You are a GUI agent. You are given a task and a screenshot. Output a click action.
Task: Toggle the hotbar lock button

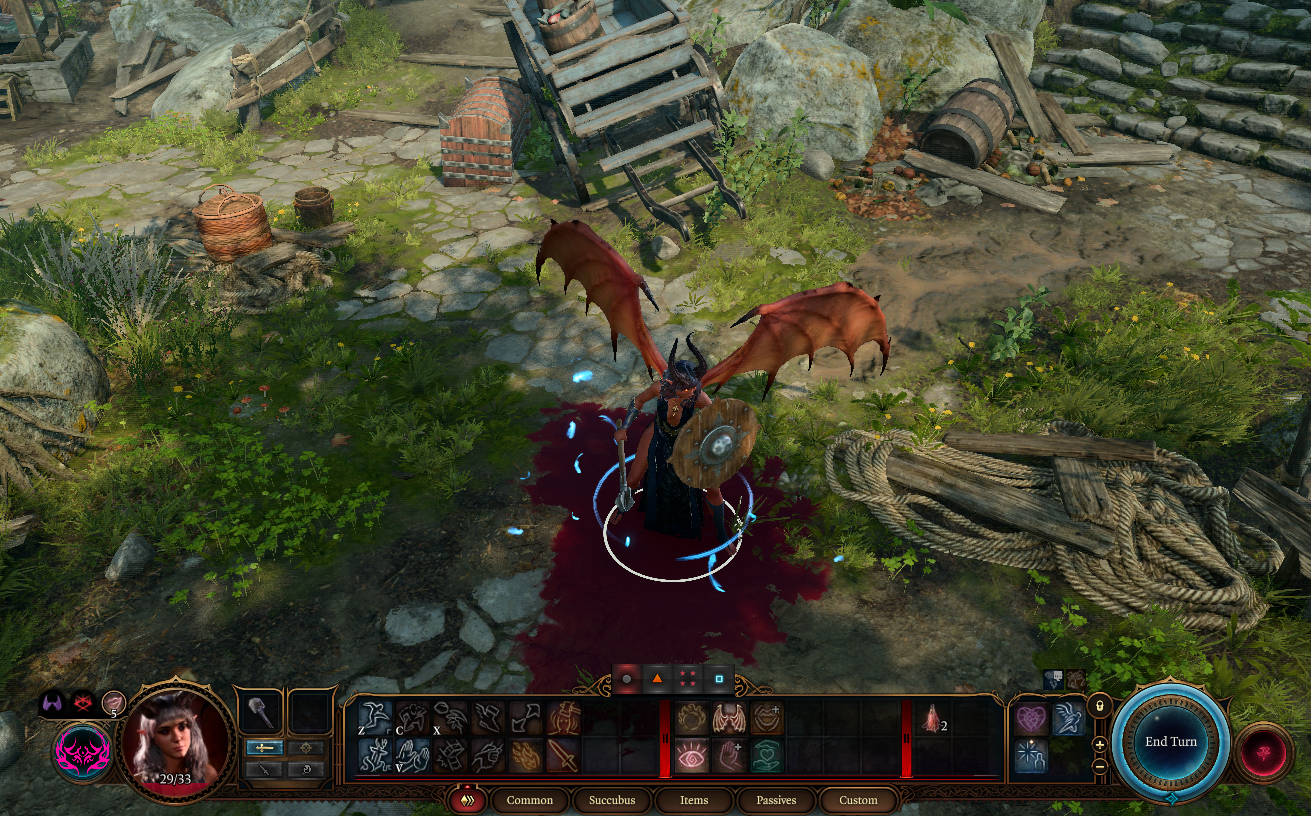click(1099, 705)
